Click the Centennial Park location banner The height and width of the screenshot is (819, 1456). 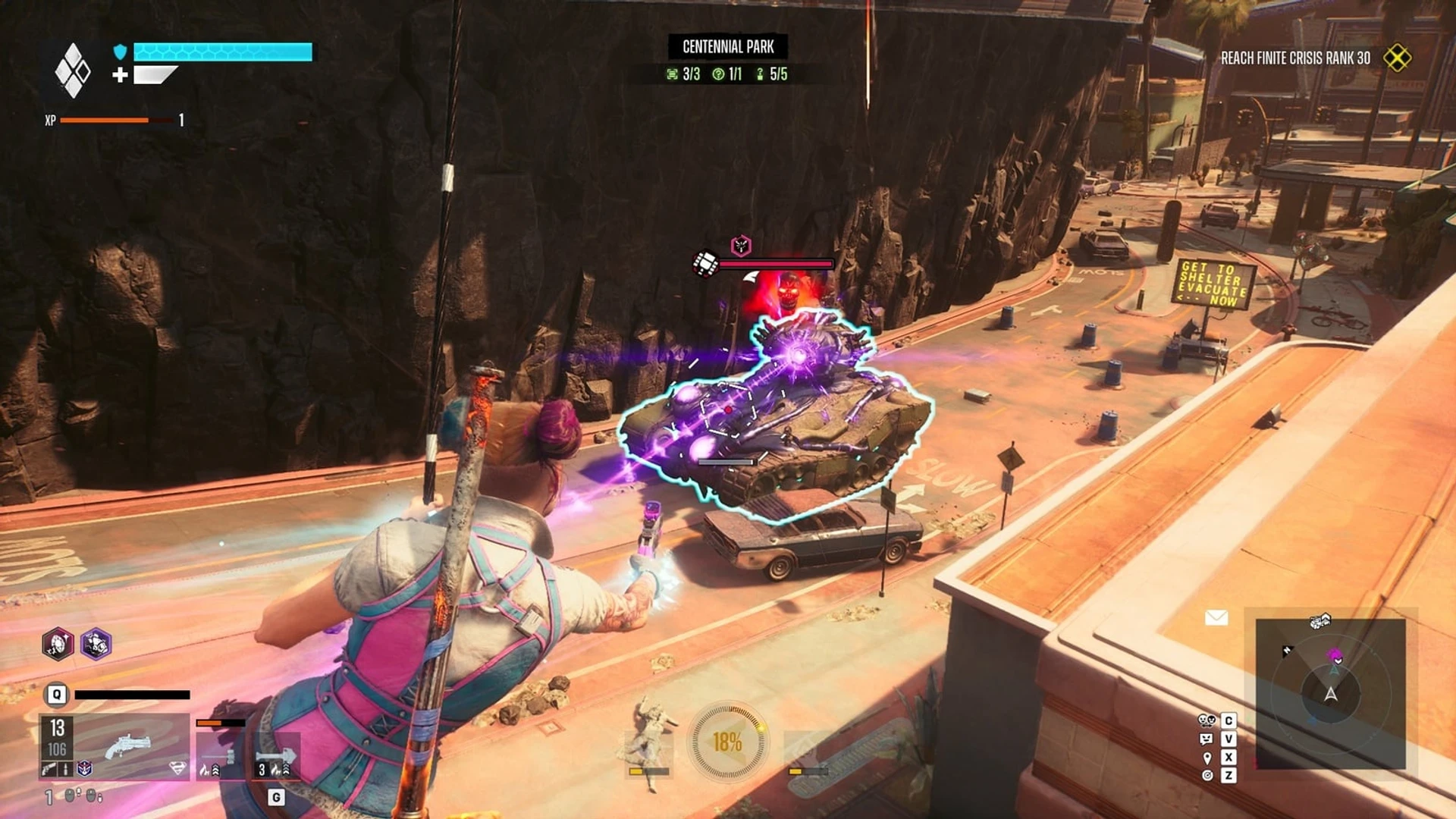728,47
